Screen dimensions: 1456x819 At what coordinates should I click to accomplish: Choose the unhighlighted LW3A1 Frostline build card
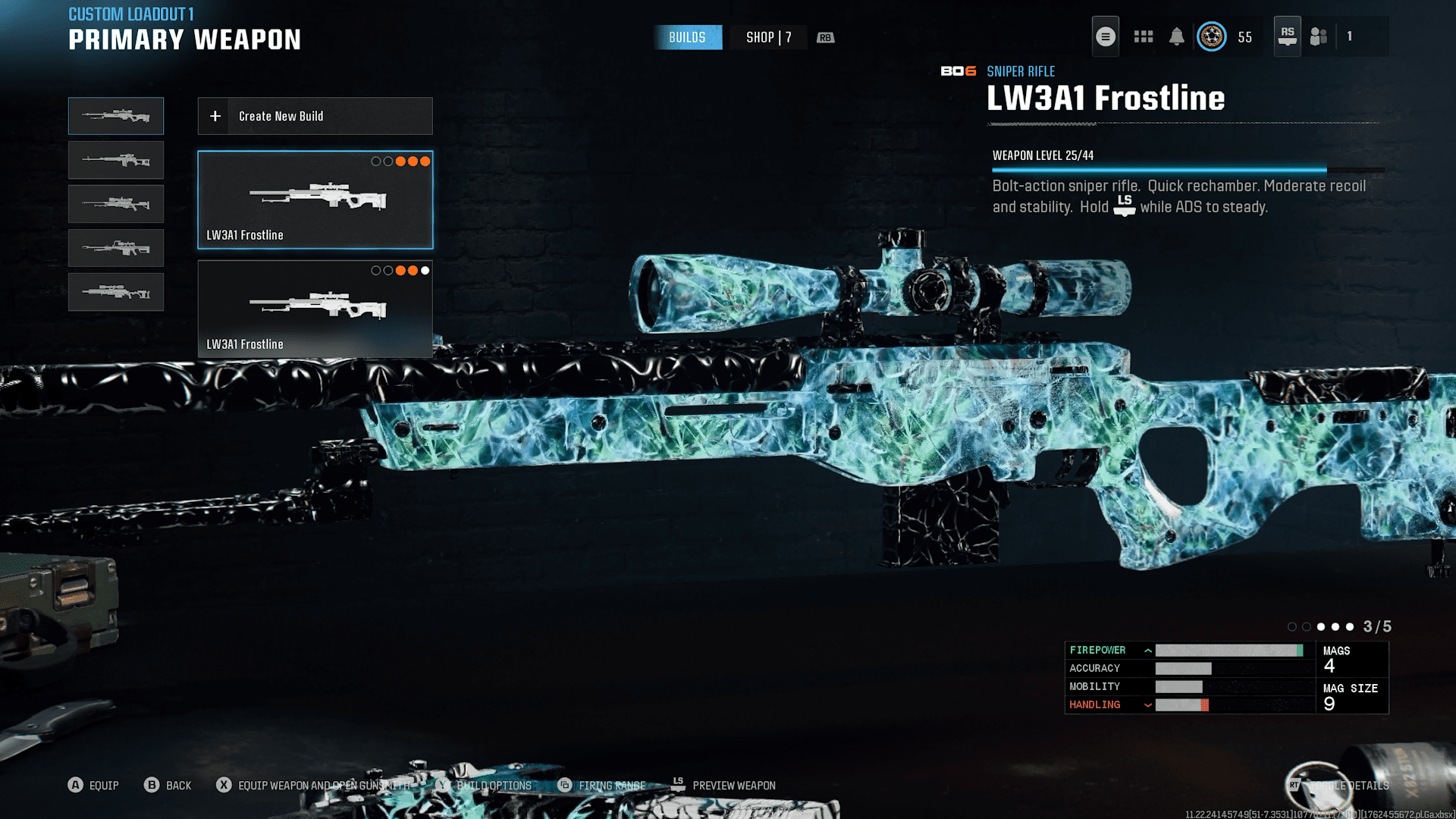tap(315, 309)
